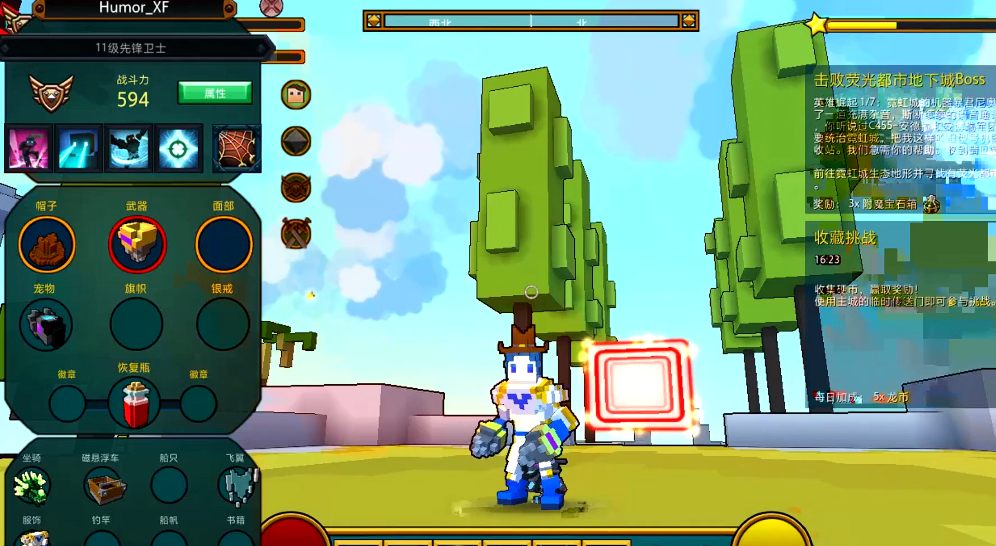Image resolution: width=996 pixels, height=546 pixels.
Task: Select the empty face (面部) slot
Action: [x=223, y=244]
